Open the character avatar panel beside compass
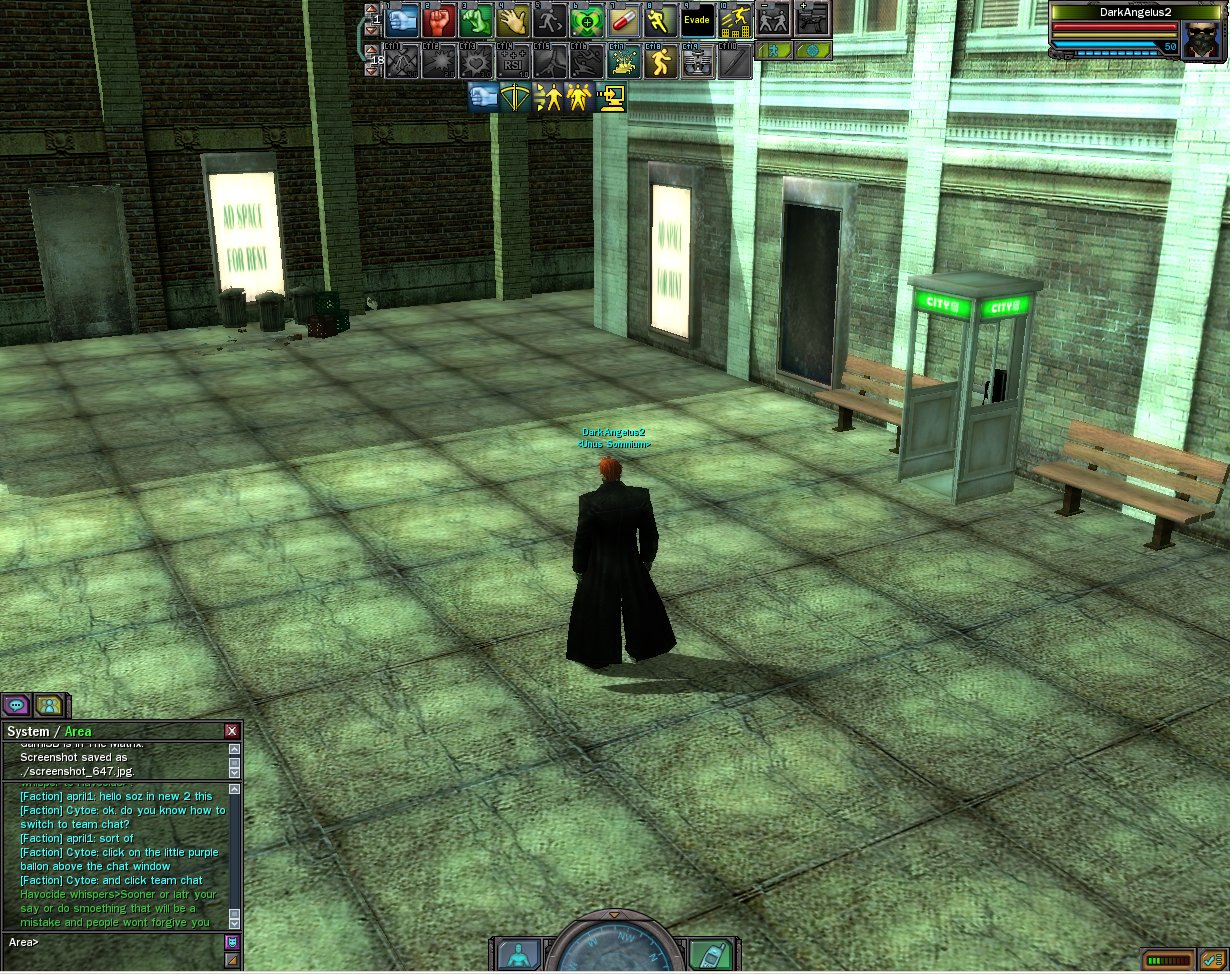 (518, 954)
